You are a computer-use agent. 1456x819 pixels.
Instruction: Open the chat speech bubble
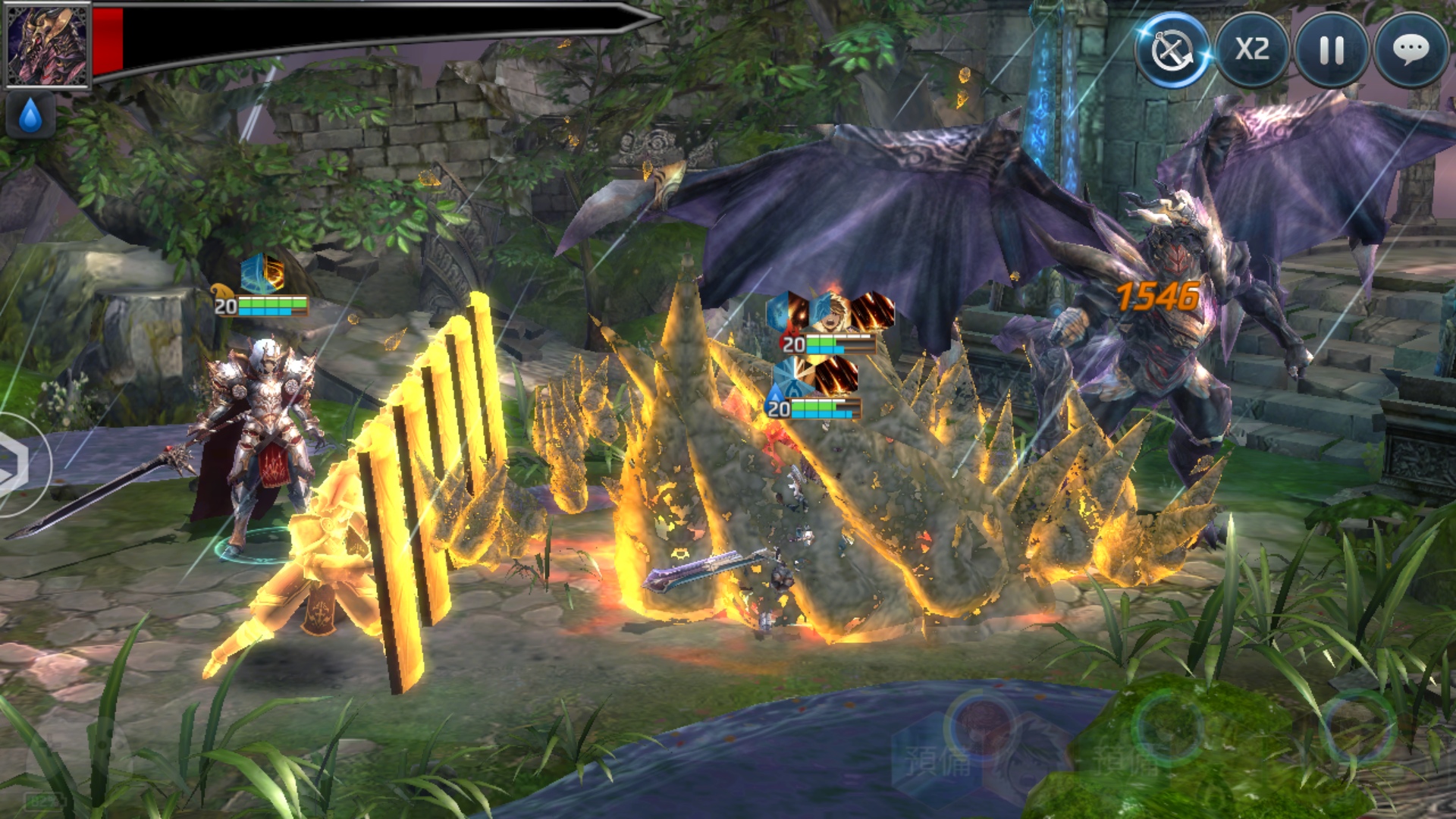click(x=1411, y=50)
